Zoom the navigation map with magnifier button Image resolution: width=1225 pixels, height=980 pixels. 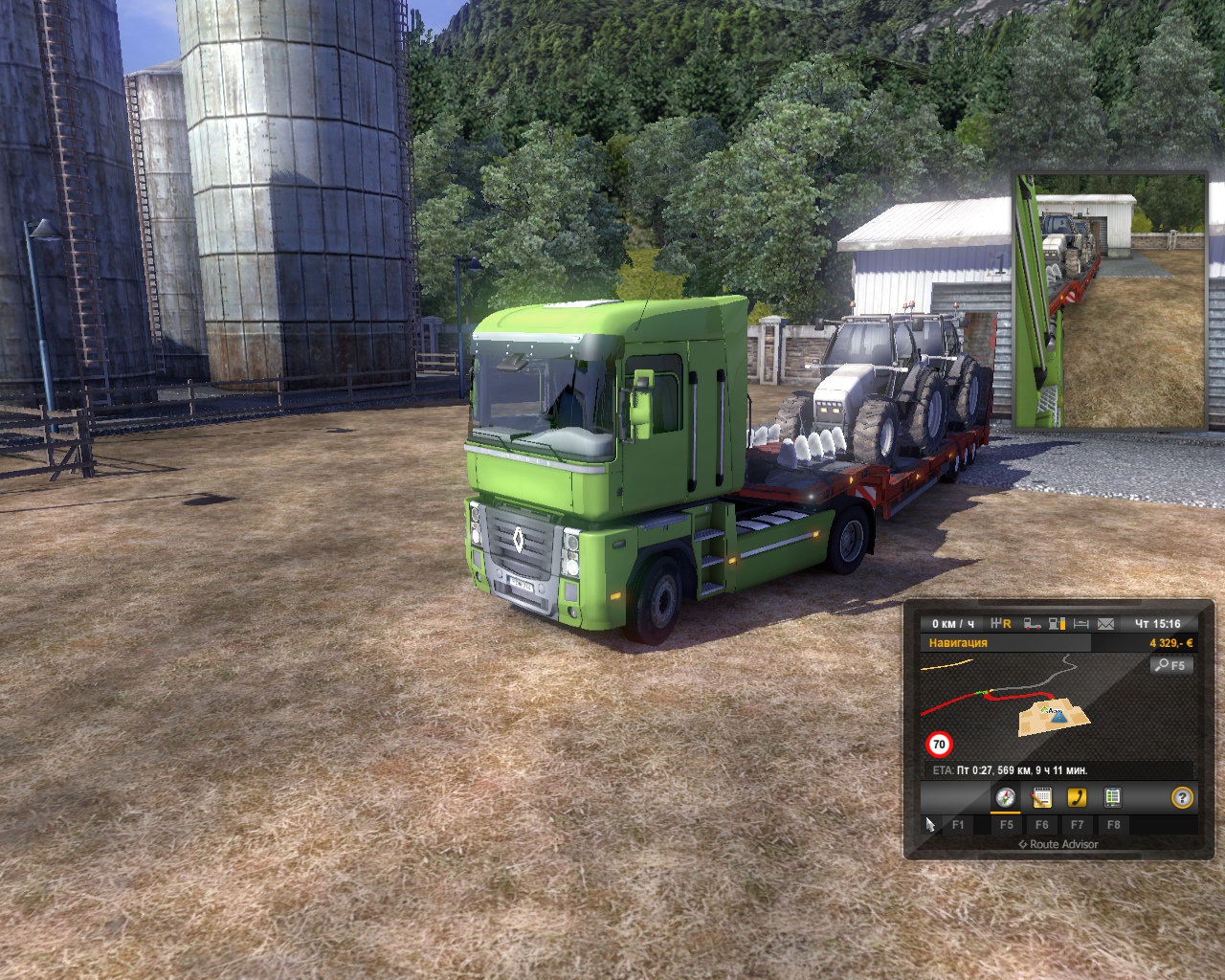coord(1171,665)
